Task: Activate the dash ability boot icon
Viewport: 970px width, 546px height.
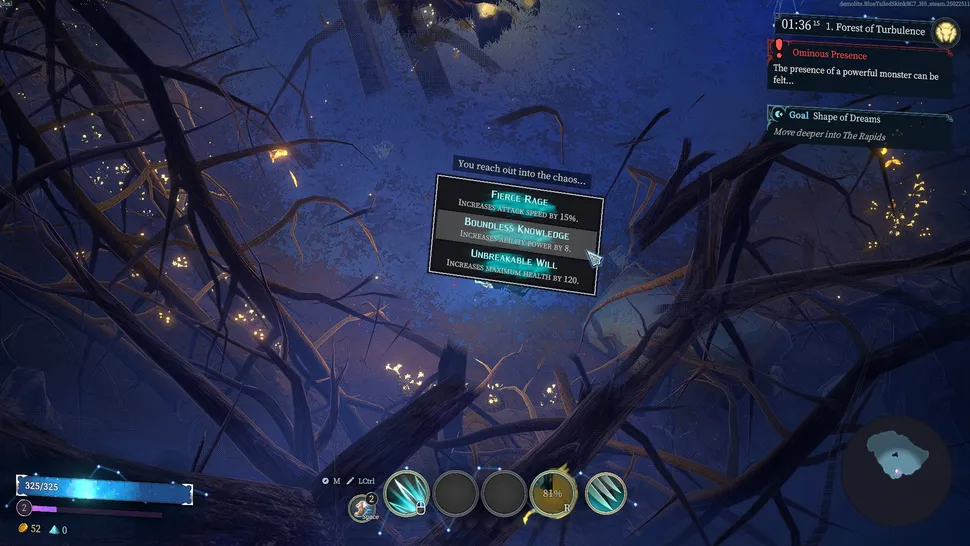Action: click(362, 508)
